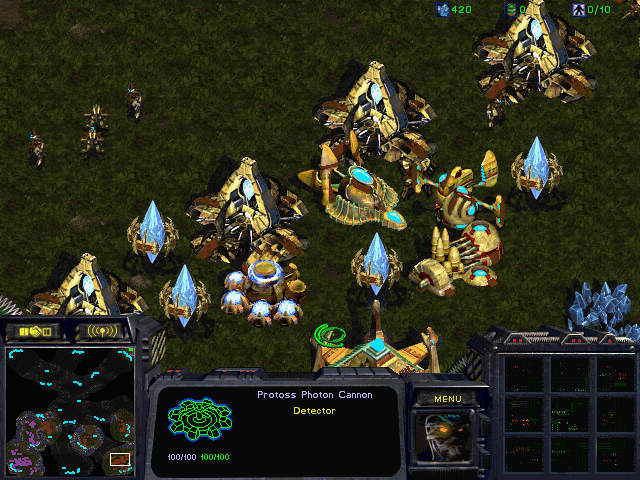The width and height of the screenshot is (640, 480).
Task: Open the game MENU
Action: pyautogui.click(x=447, y=399)
